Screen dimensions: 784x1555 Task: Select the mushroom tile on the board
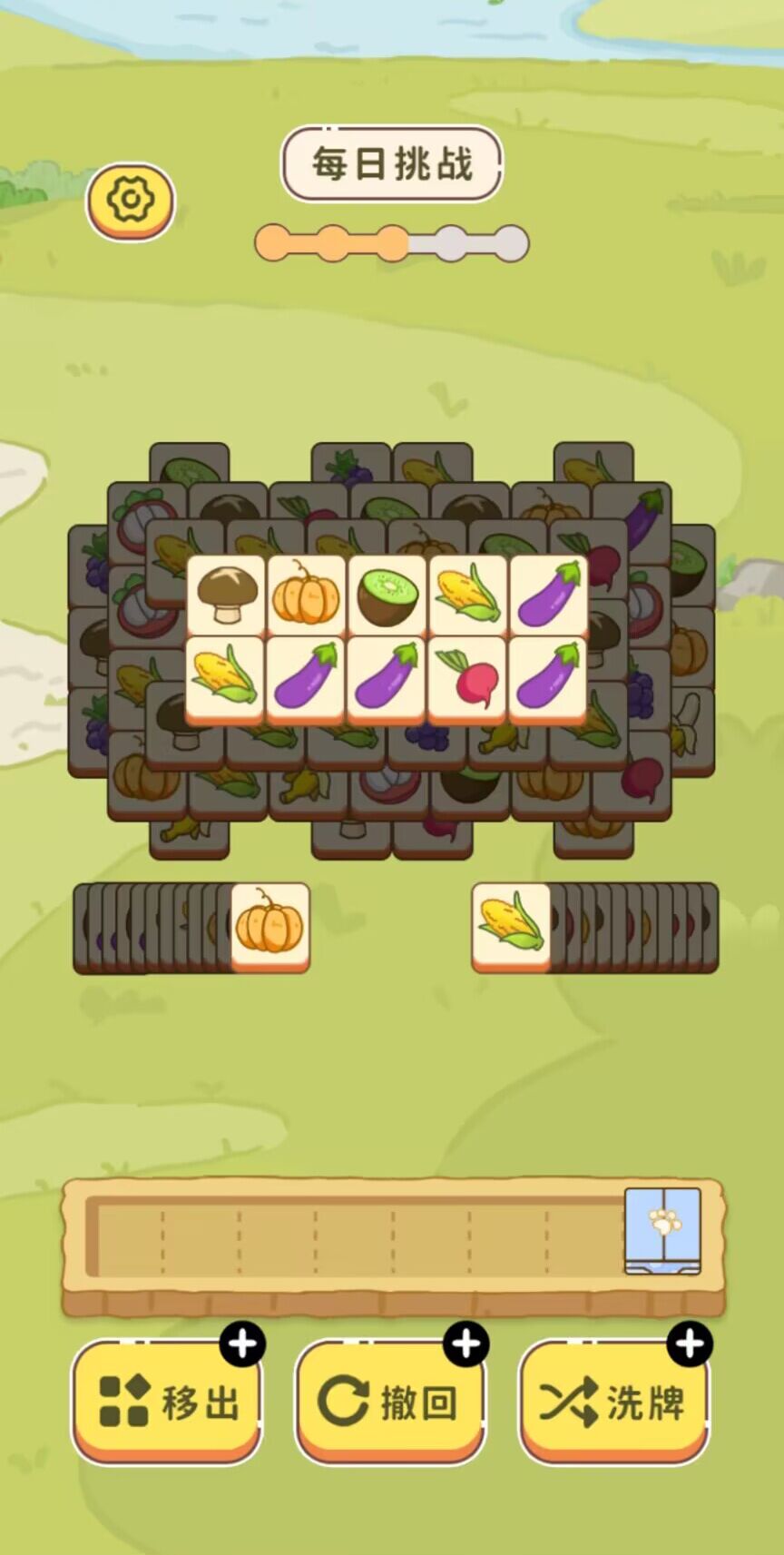pyautogui.click(x=225, y=595)
